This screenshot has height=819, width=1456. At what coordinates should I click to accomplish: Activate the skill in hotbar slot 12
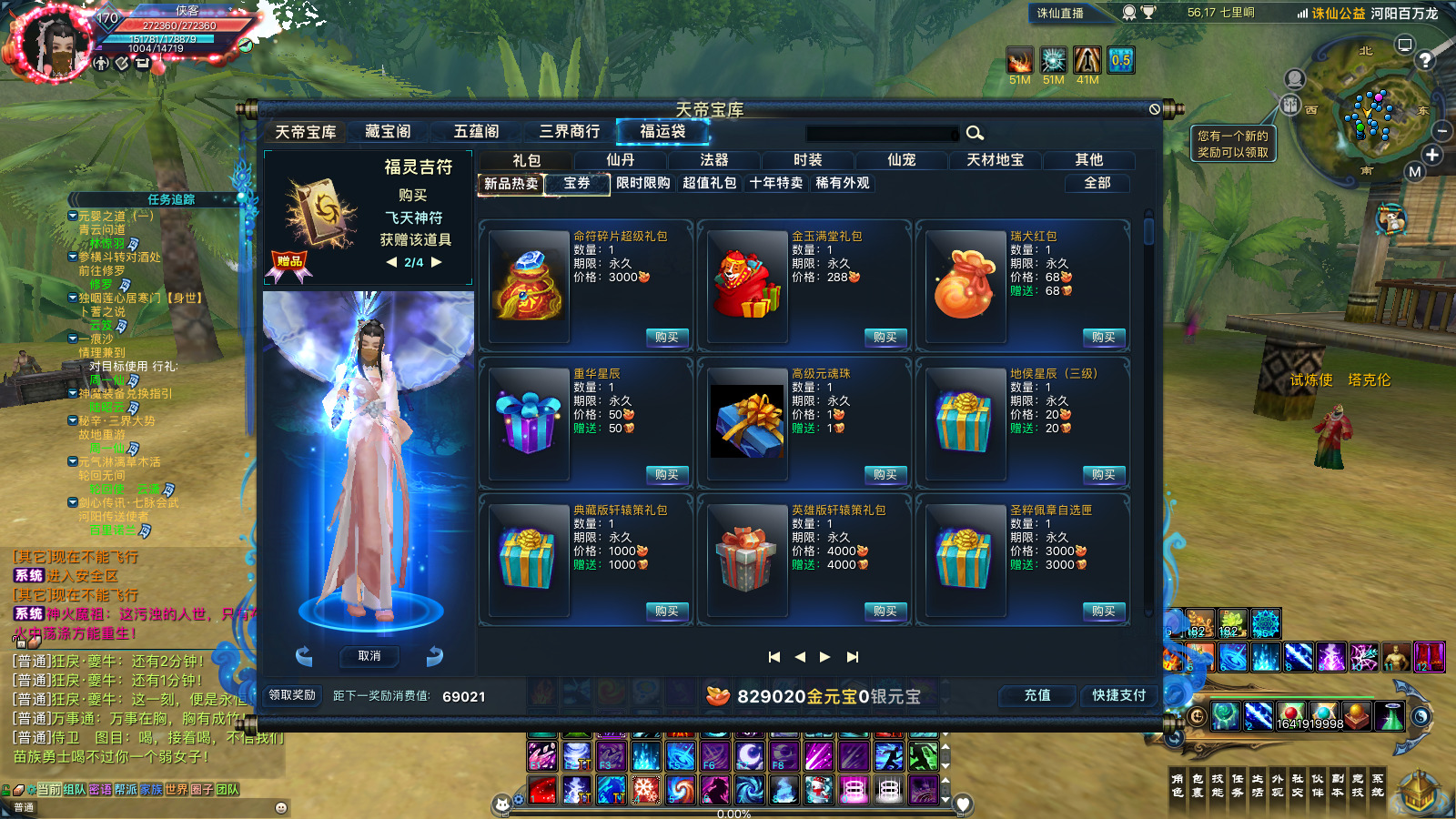click(1429, 657)
